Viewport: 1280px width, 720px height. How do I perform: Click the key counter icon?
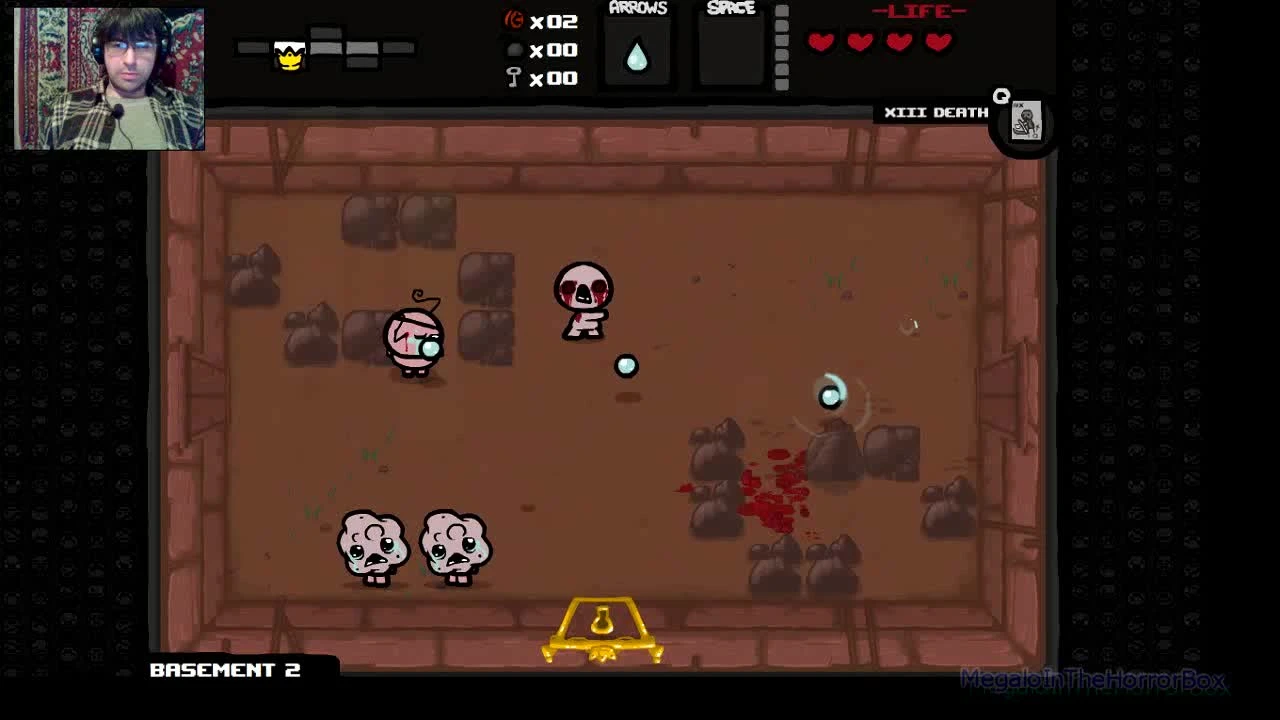(513, 77)
